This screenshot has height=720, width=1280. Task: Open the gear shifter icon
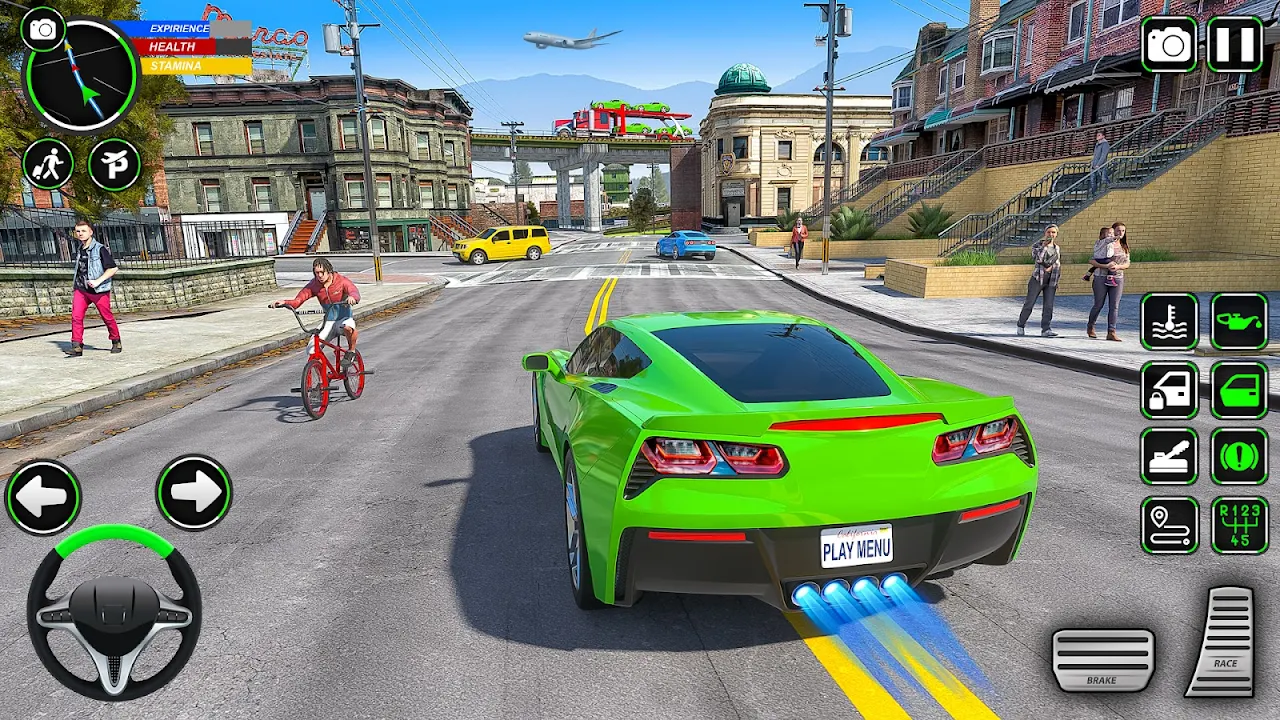click(x=1239, y=525)
